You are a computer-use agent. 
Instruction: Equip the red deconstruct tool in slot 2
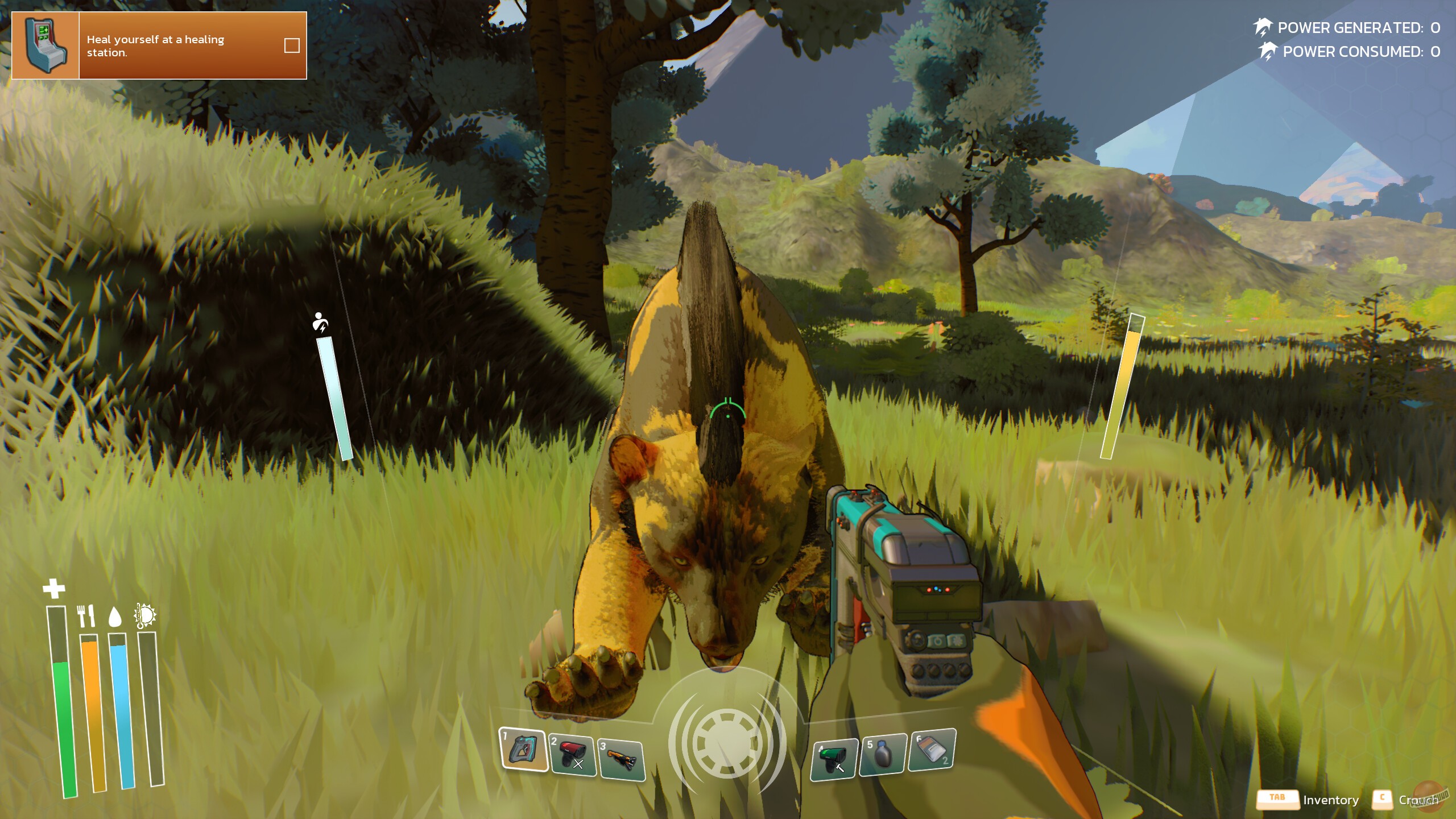point(572,755)
